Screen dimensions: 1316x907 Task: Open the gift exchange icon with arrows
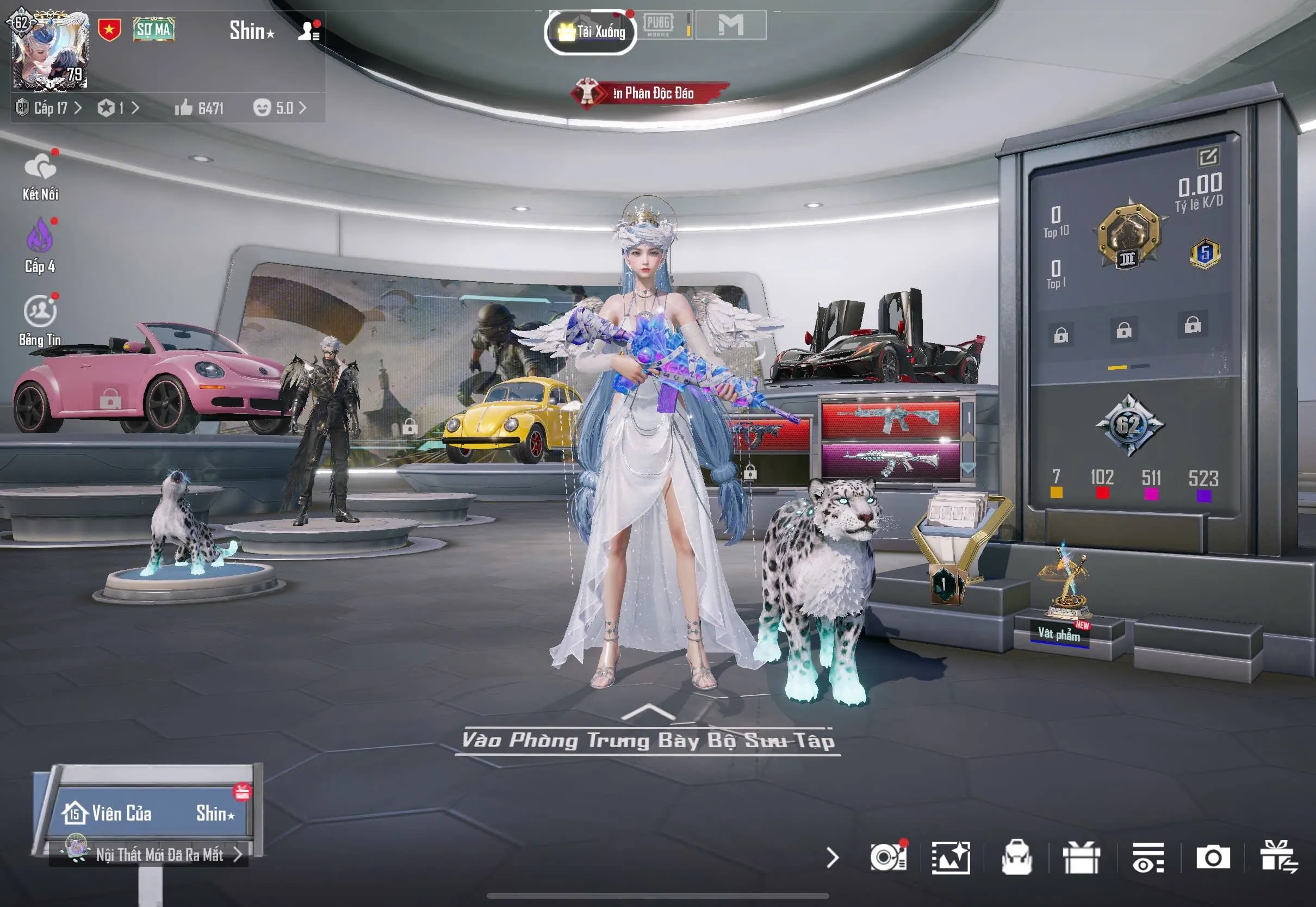tap(1278, 857)
